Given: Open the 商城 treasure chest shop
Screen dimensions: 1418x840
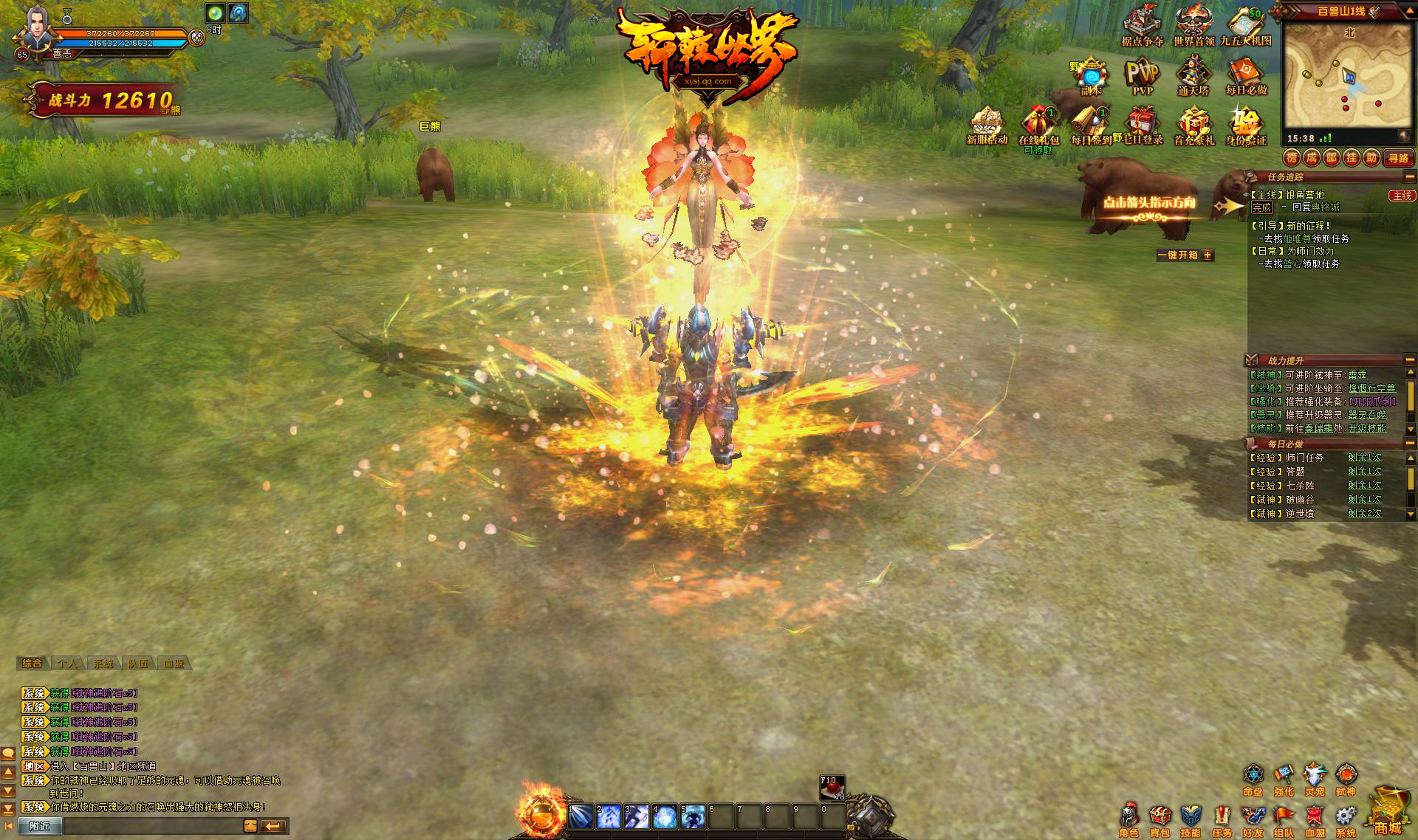Looking at the screenshot, I should tap(1387, 811).
